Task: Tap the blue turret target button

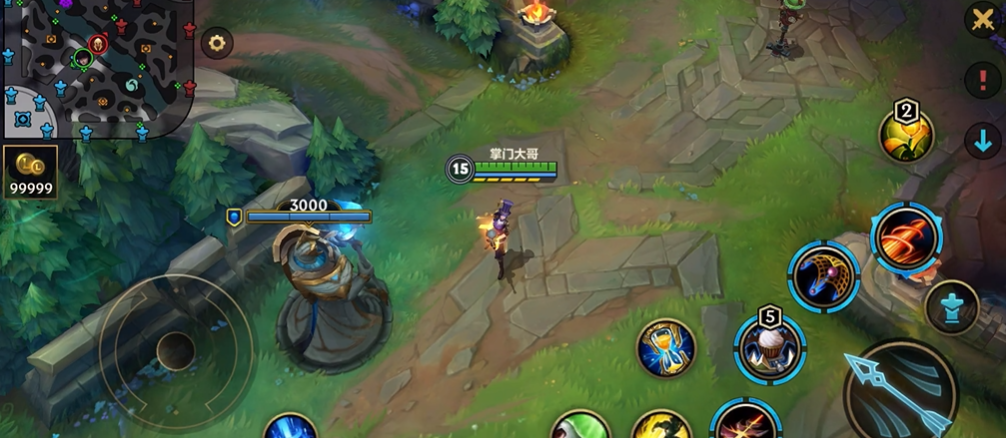Action: [x=951, y=307]
